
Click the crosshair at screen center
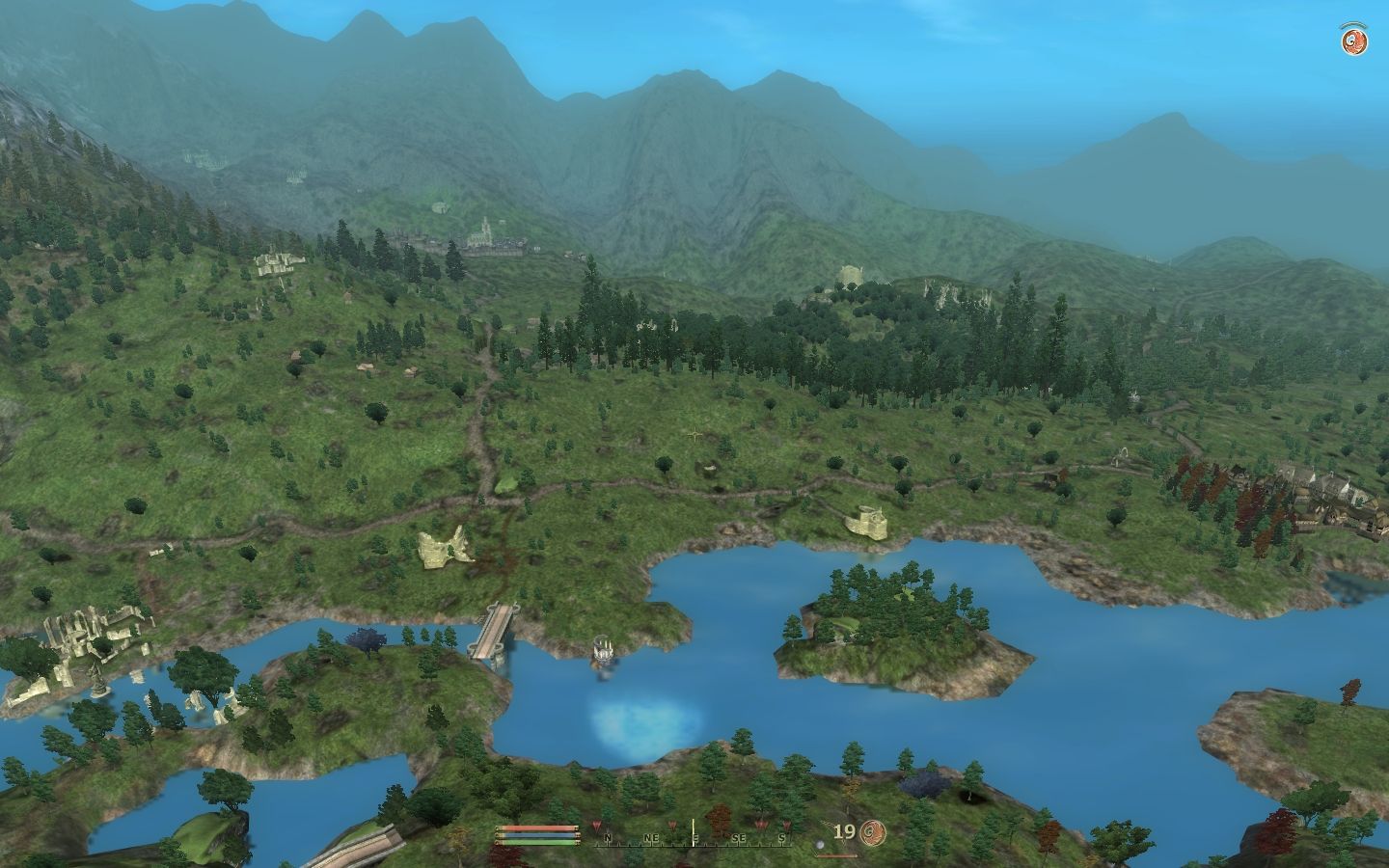coord(694,434)
